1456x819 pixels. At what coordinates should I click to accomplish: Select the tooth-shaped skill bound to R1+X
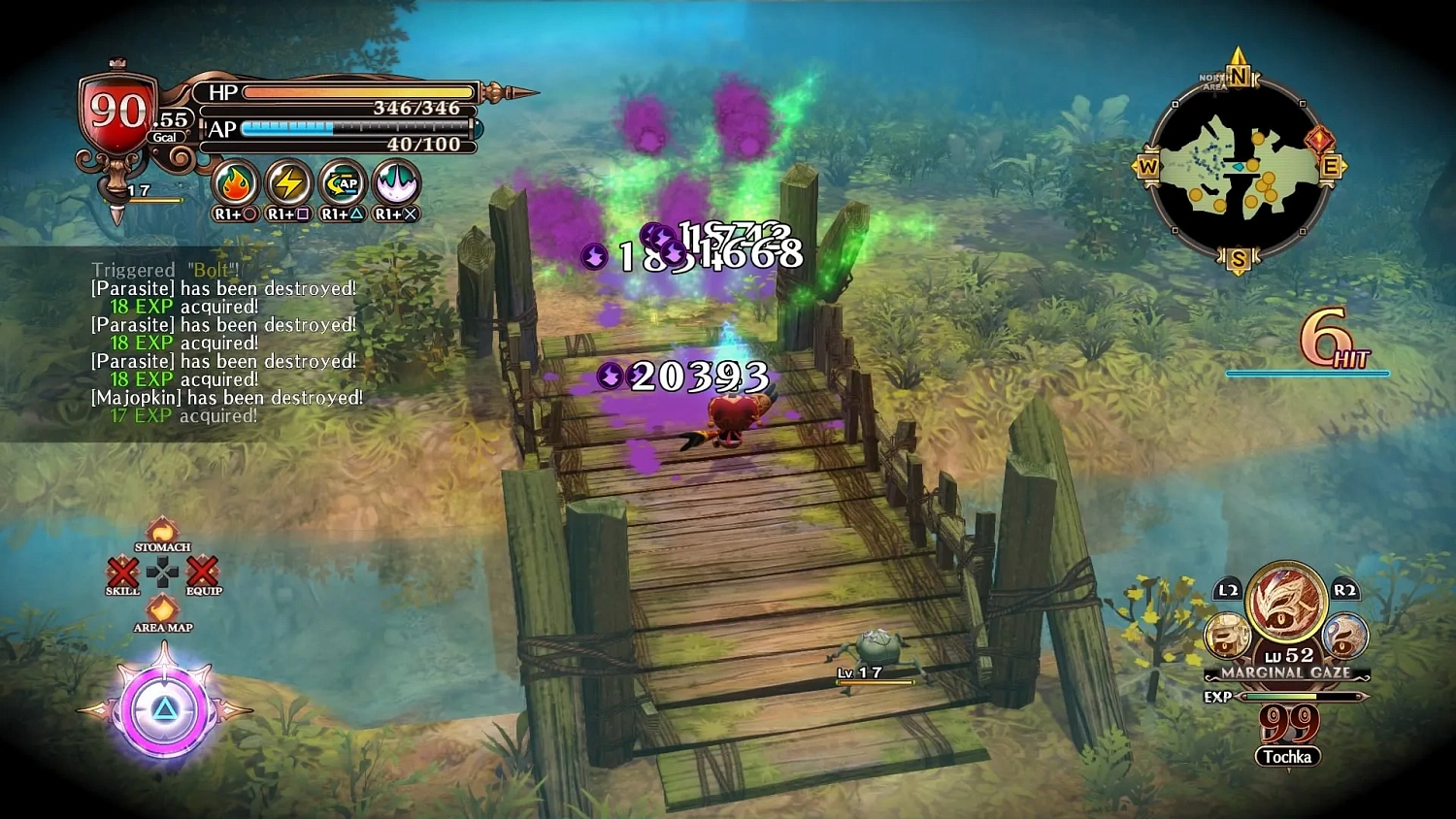click(x=395, y=183)
